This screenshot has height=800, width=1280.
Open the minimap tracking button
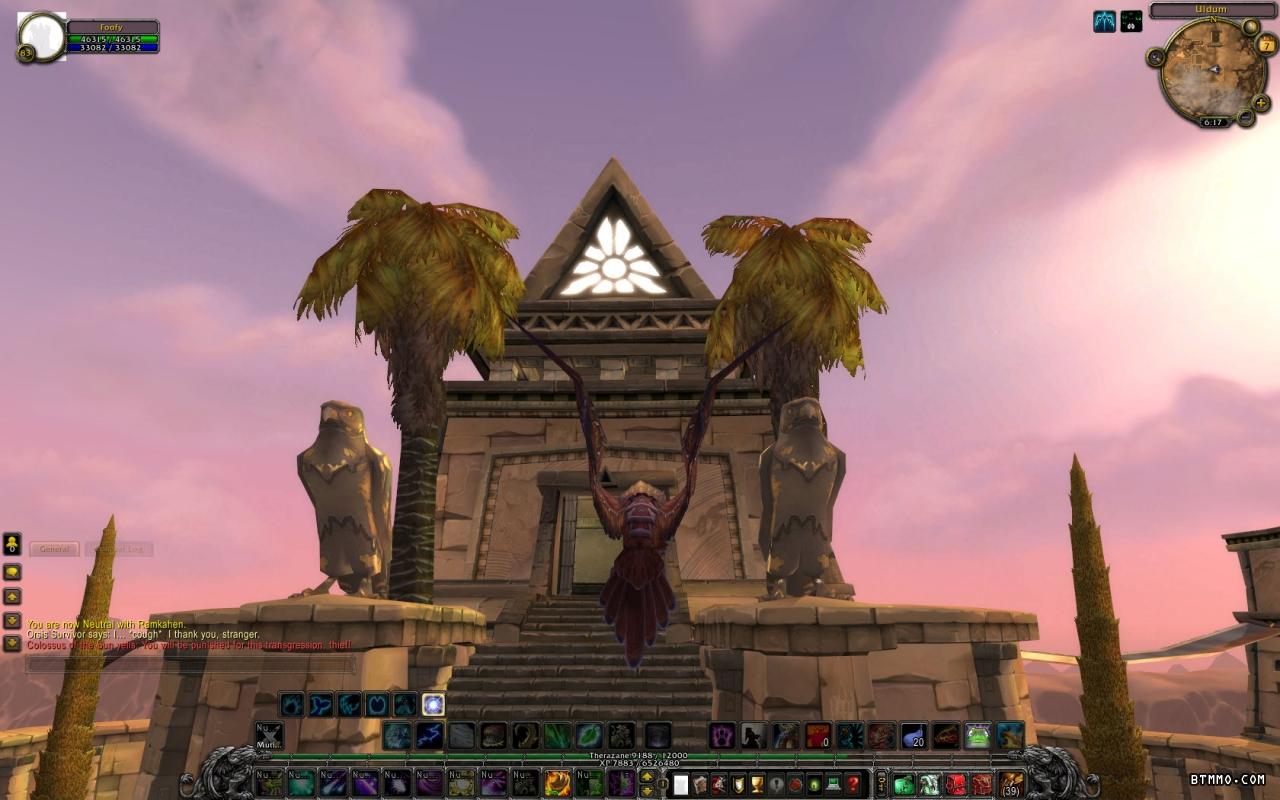tap(1156, 57)
